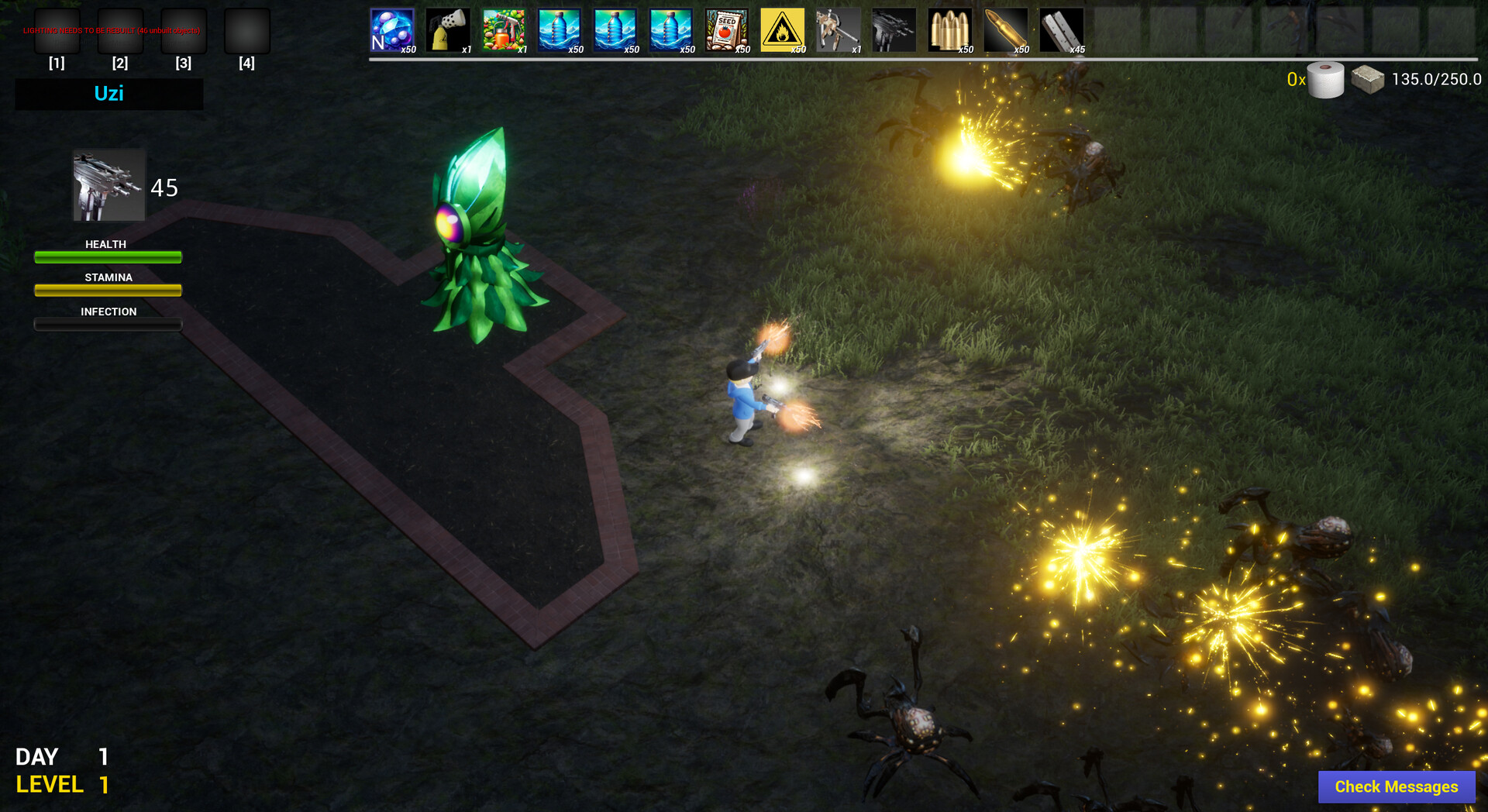
Task: Click the equipped Uzi weapon portrait
Action: pos(108,184)
